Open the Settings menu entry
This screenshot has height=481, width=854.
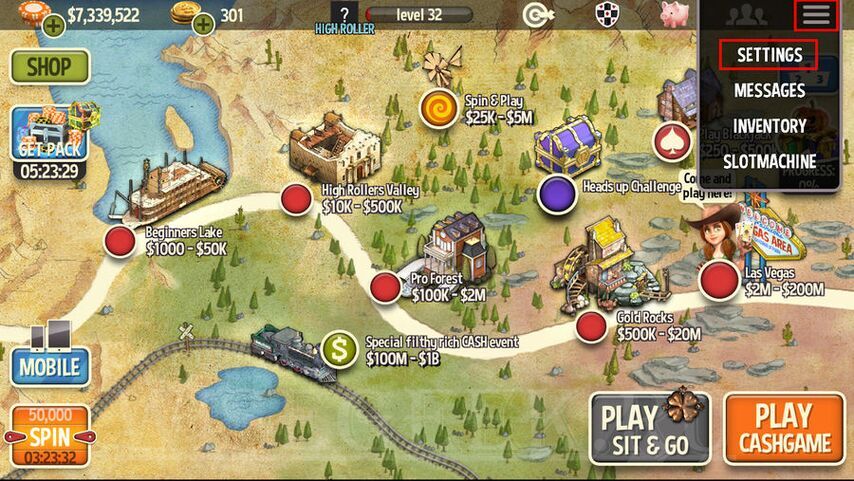[x=769, y=54]
